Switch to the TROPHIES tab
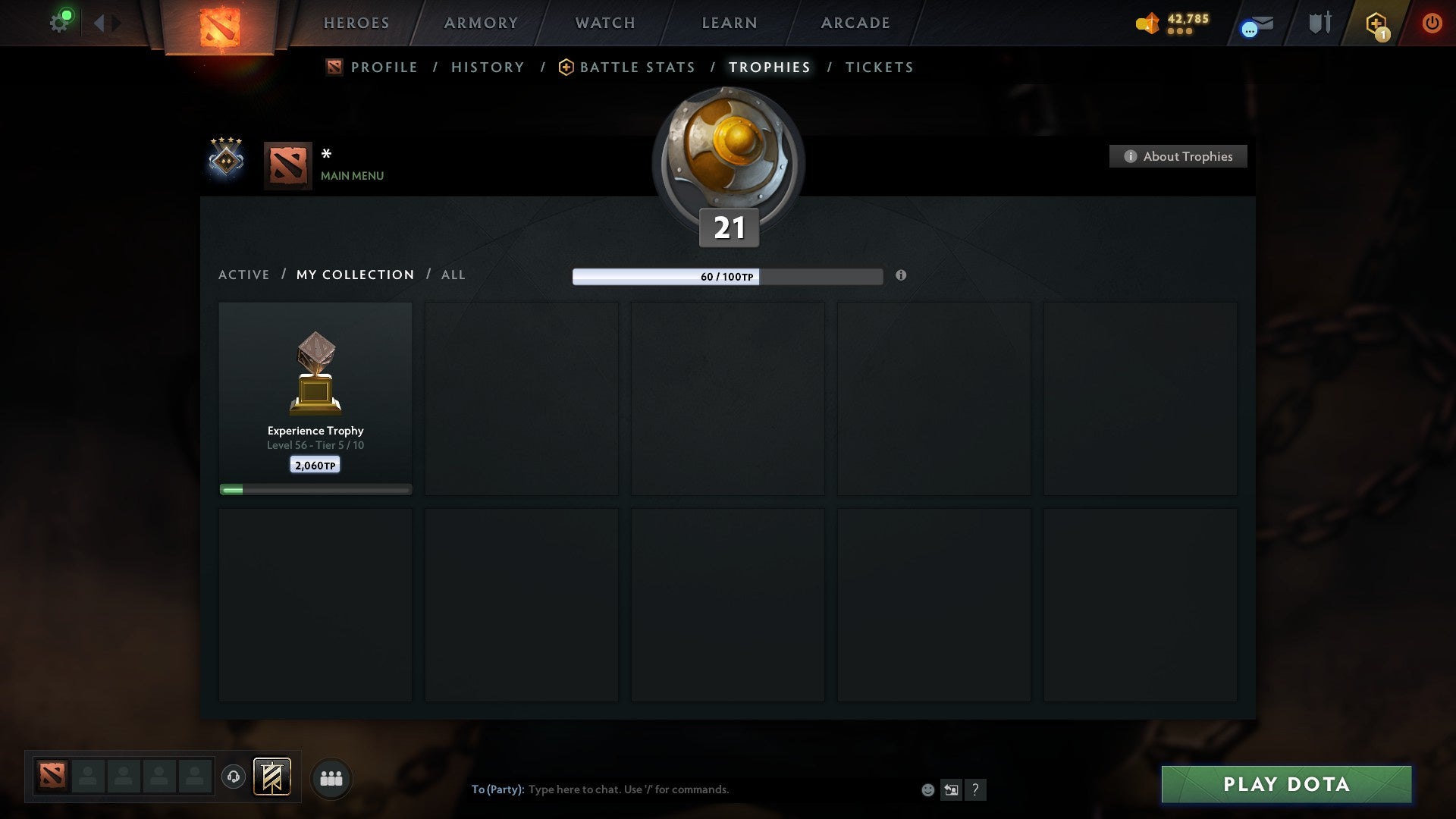 769,67
